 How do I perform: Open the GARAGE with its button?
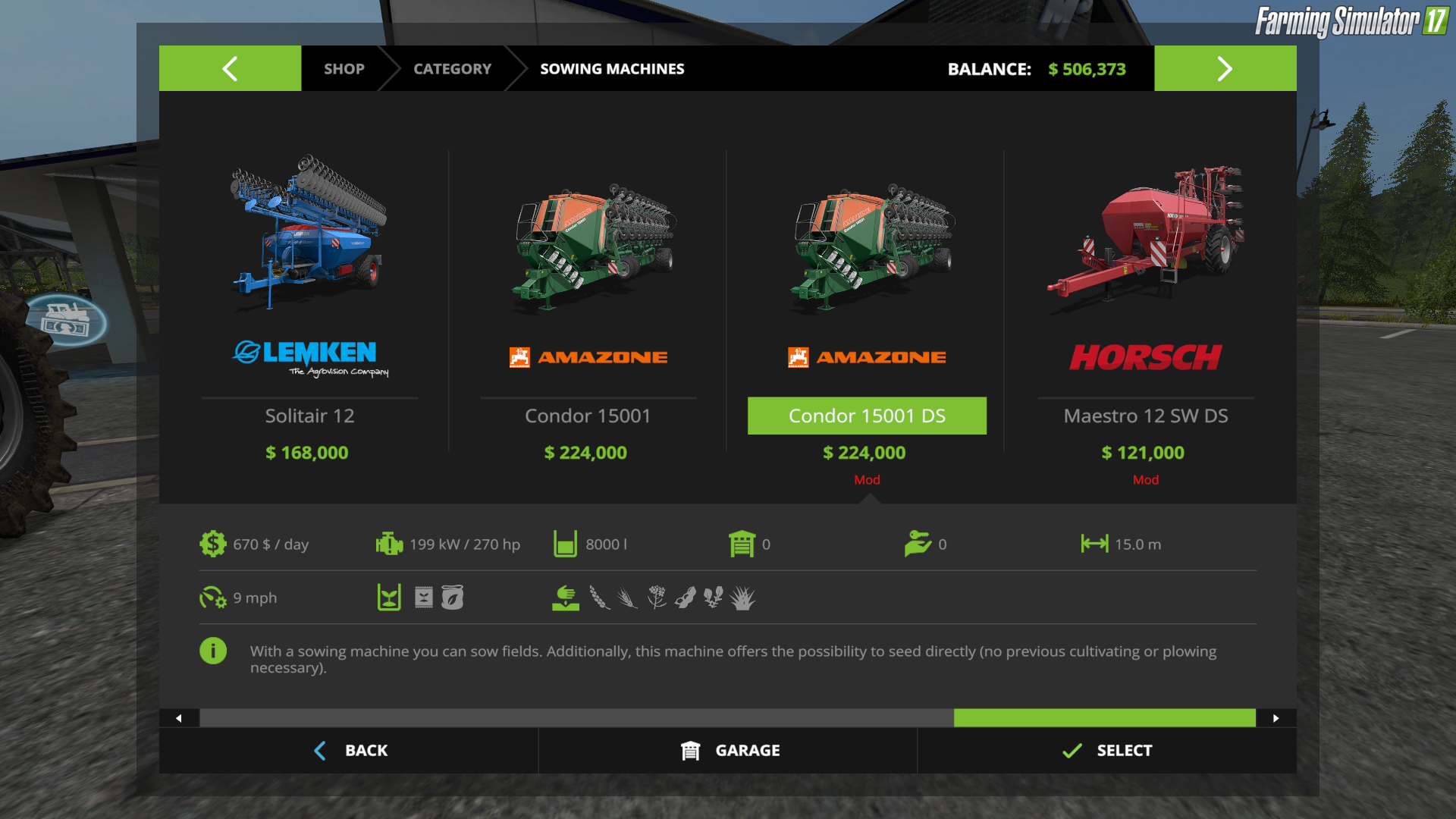coord(728,750)
